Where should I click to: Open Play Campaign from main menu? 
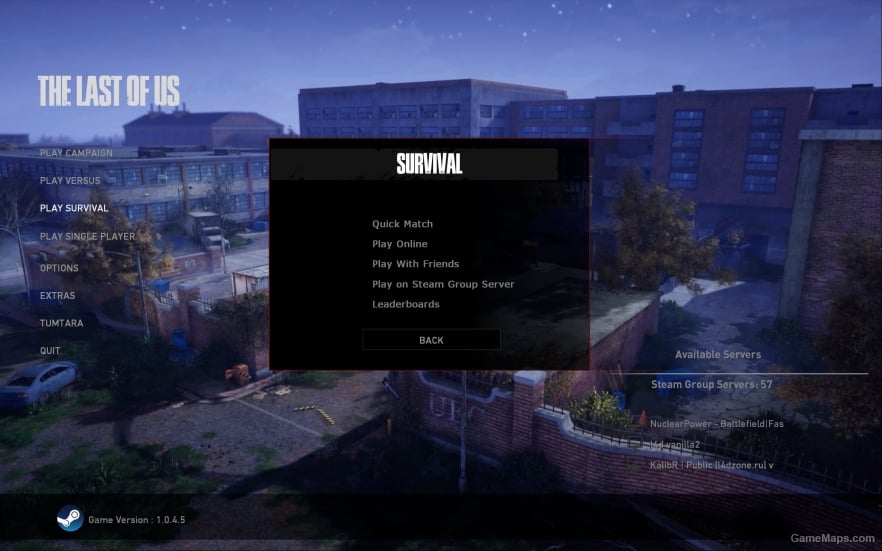click(76, 153)
